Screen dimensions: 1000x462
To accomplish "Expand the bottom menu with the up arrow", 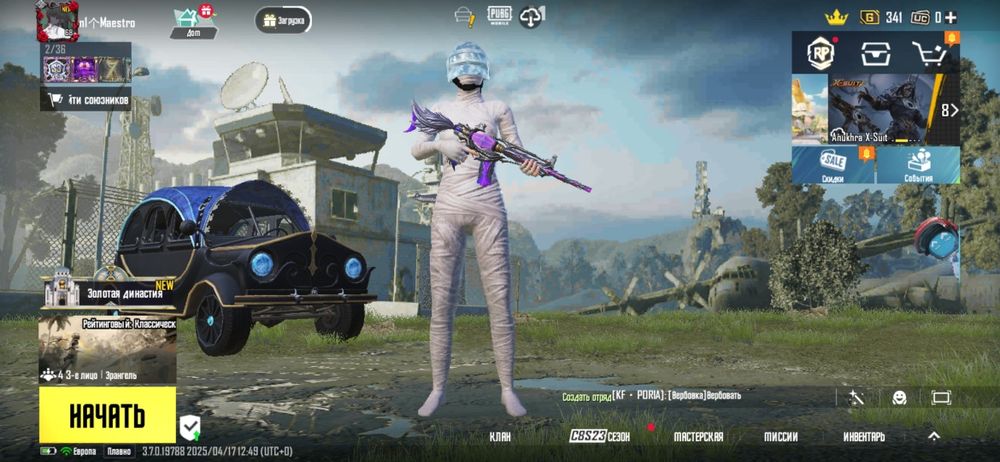I will (x=934, y=436).
